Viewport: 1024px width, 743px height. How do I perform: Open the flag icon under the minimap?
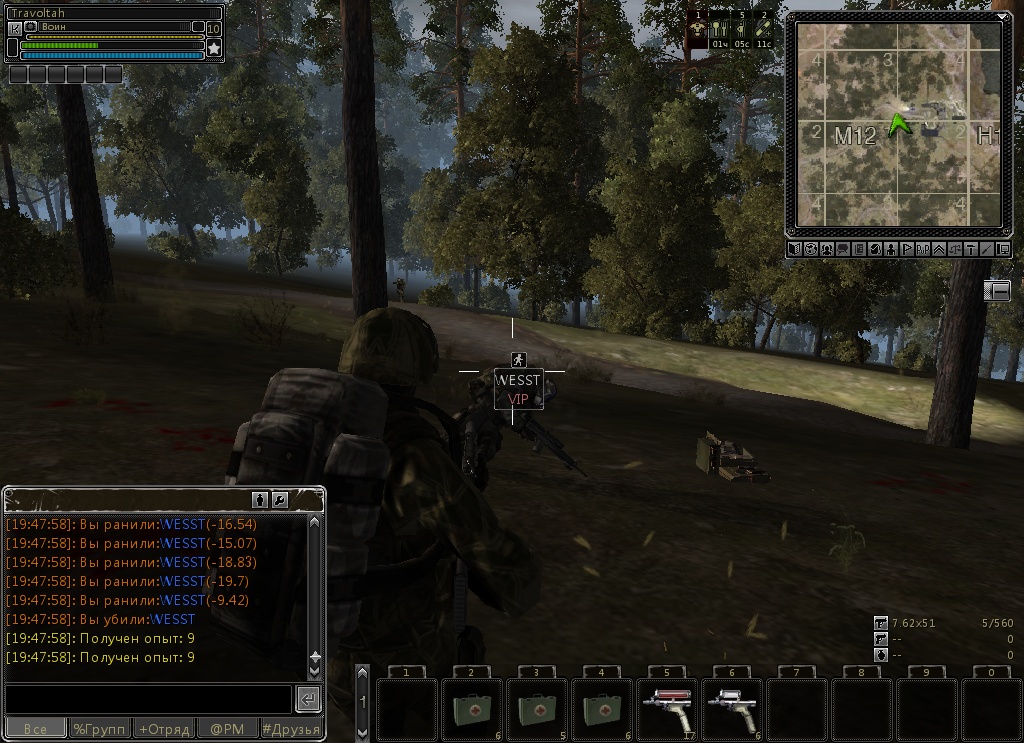(907, 249)
